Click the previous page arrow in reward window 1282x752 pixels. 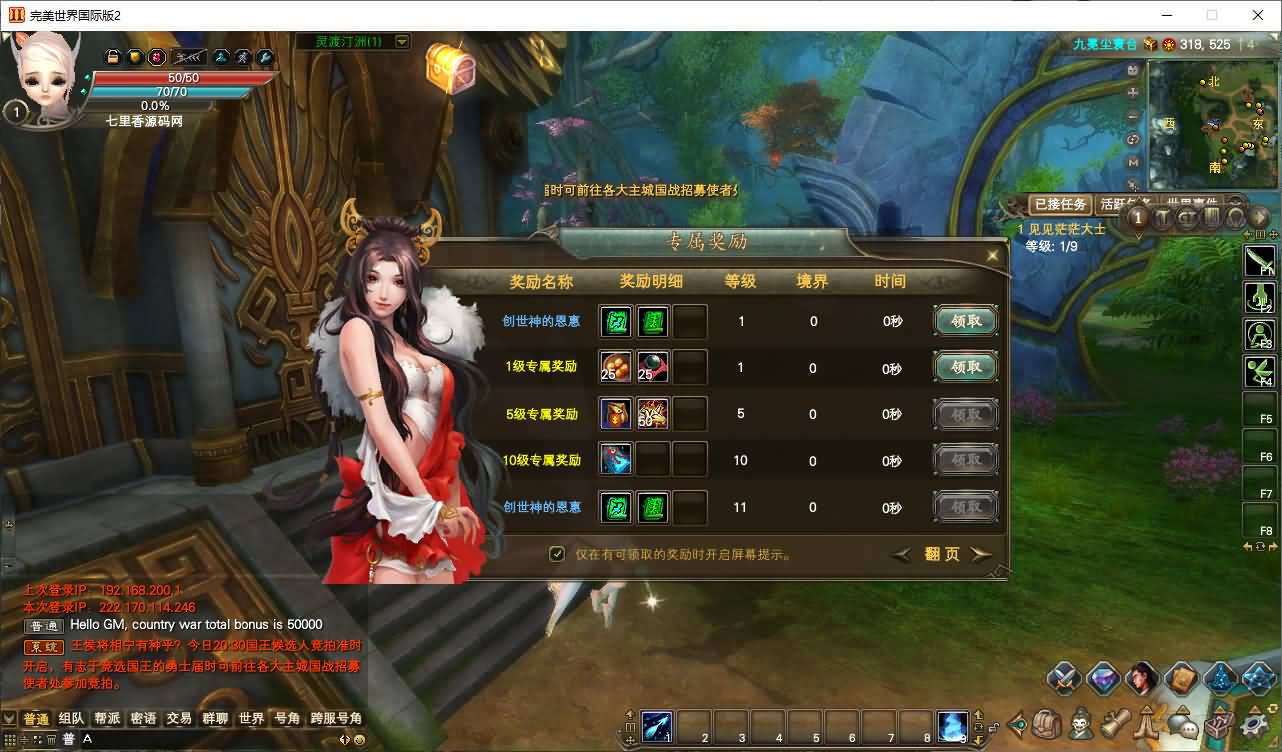[901, 554]
